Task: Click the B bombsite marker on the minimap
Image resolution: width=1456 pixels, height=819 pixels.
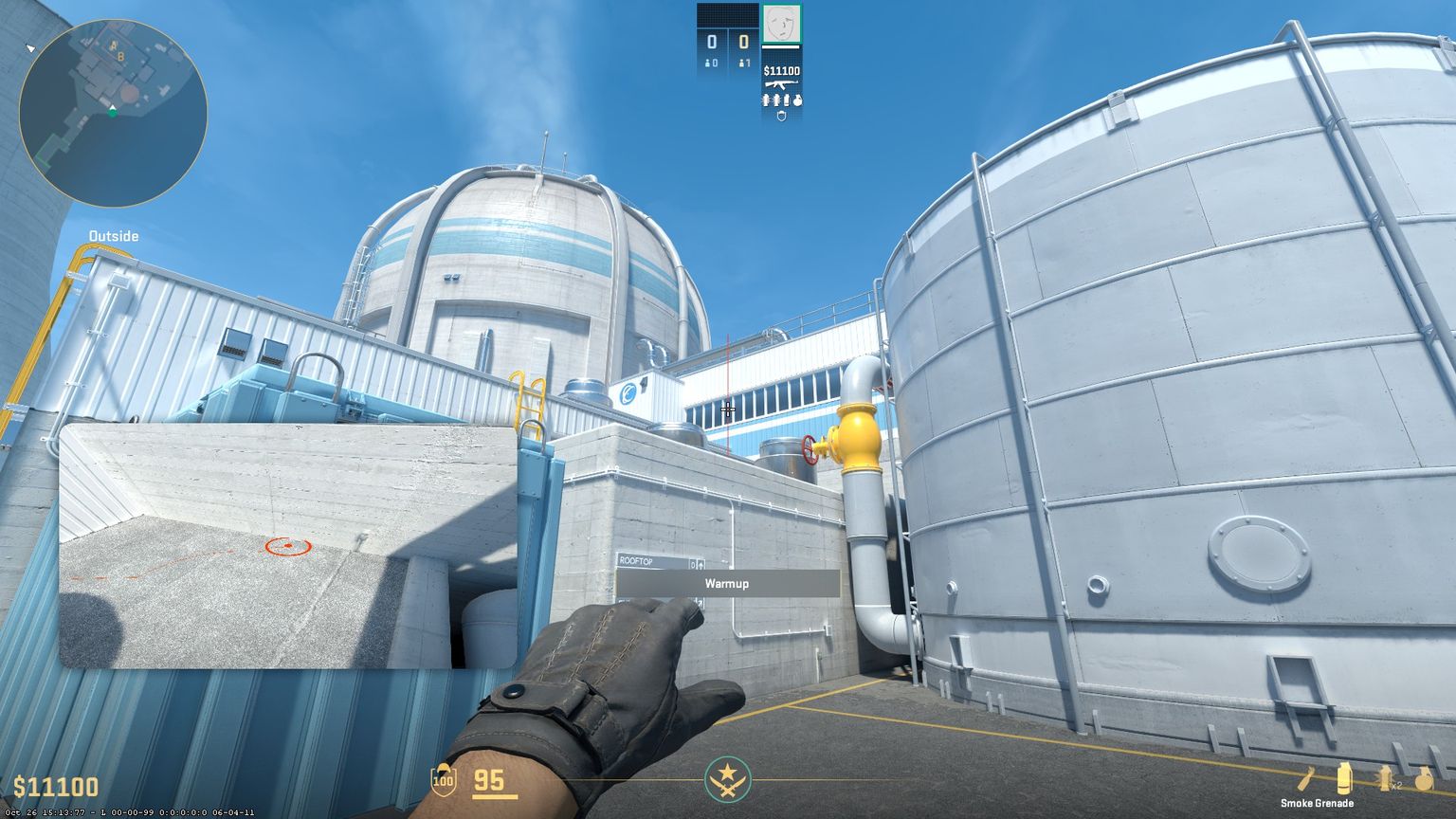Action: coord(120,55)
